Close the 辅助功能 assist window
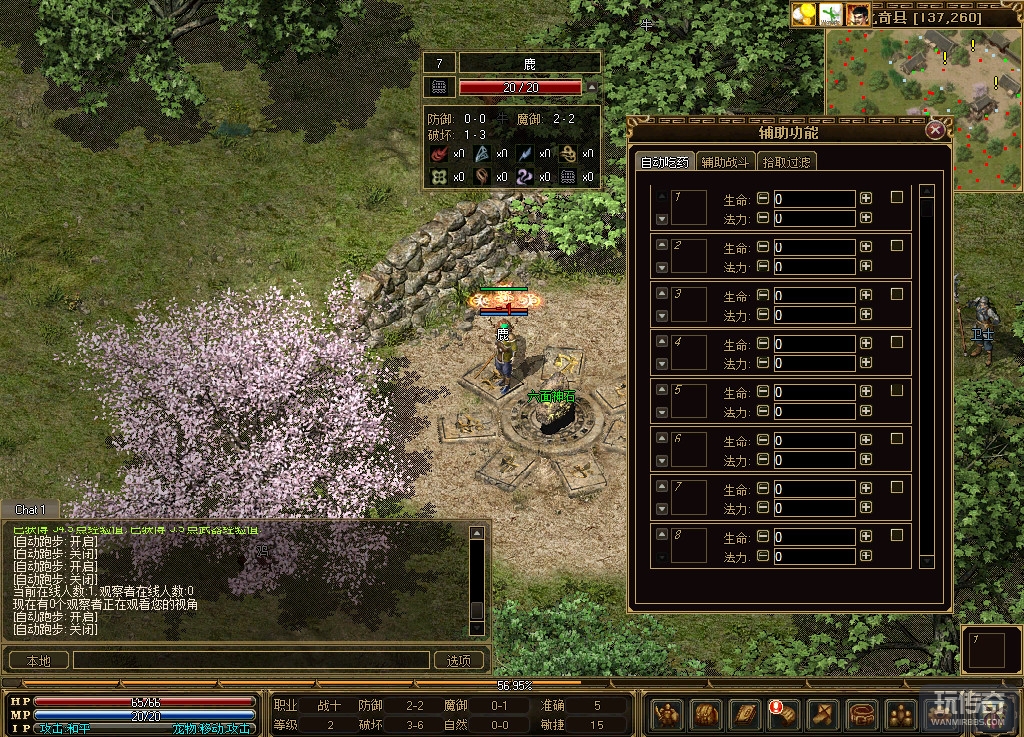The height and width of the screenshot is (737, 1024). 935,130
